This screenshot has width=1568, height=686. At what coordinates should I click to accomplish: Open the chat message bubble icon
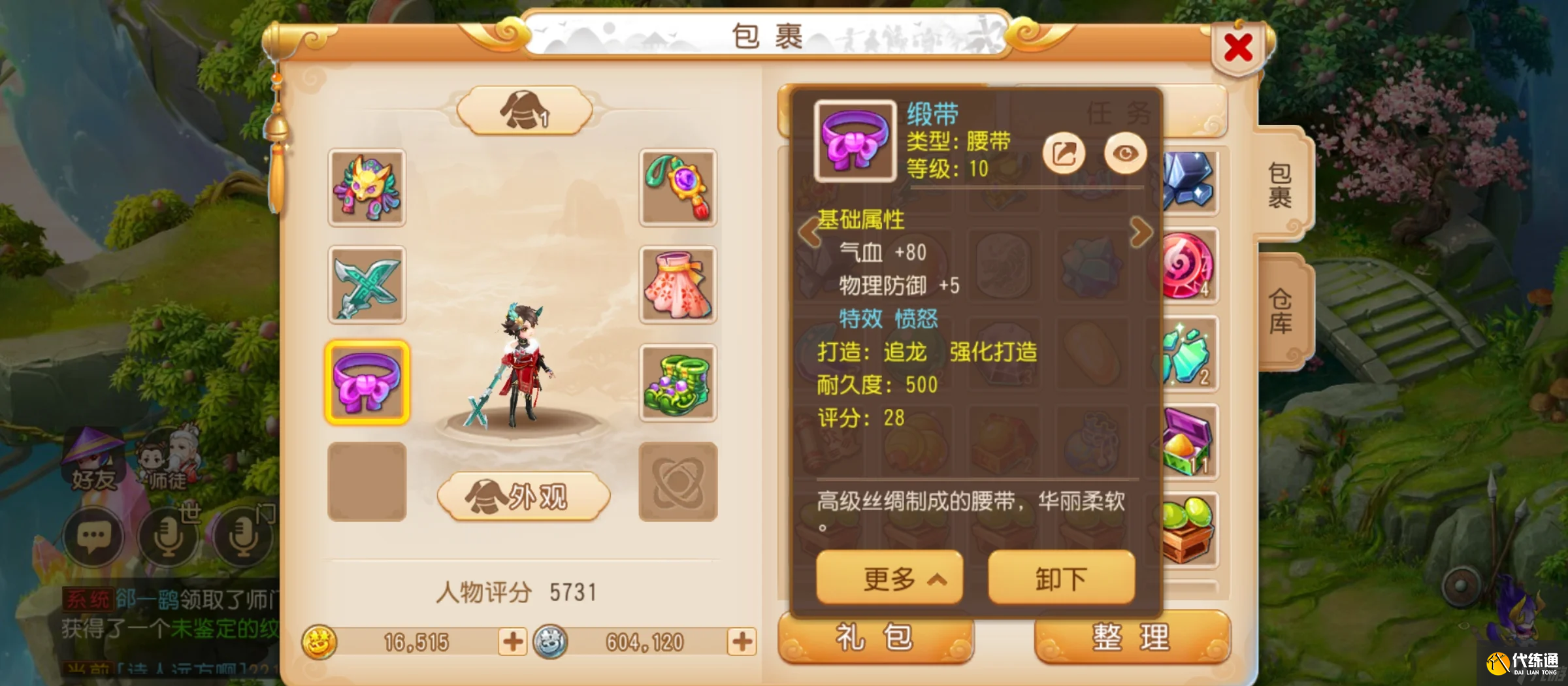pos(95,537)
